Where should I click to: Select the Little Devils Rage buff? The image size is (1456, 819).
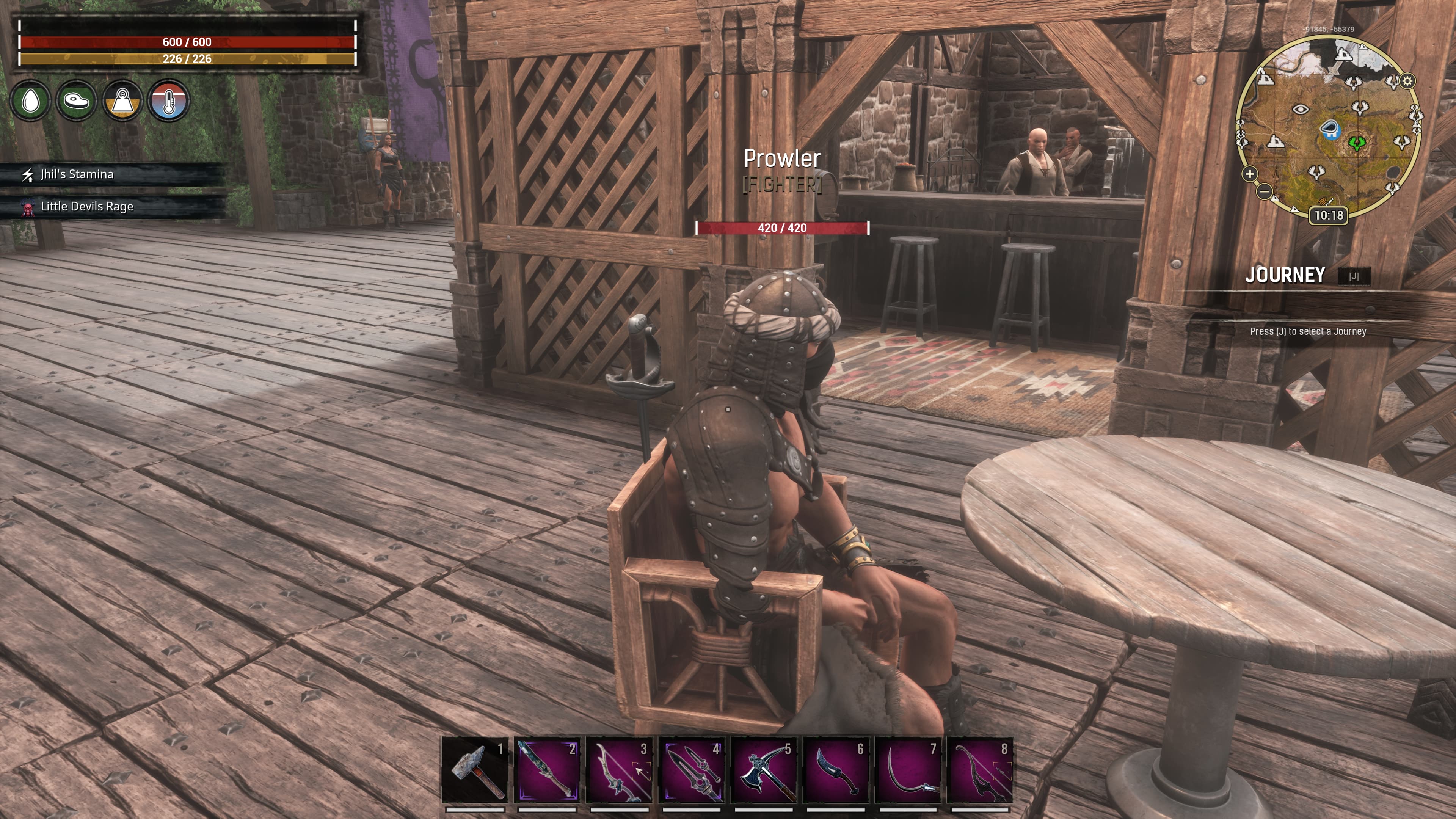pos(86,207)
